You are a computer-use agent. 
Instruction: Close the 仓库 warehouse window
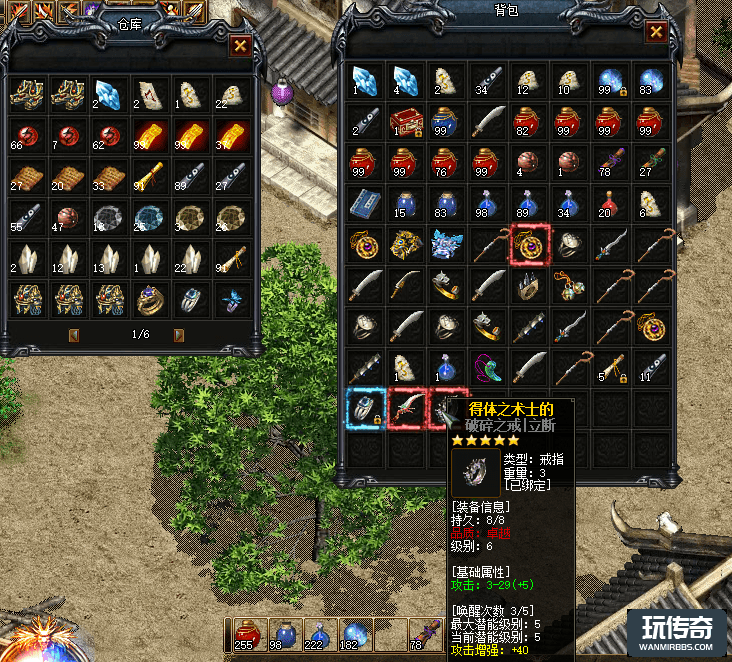pos(240,45)
